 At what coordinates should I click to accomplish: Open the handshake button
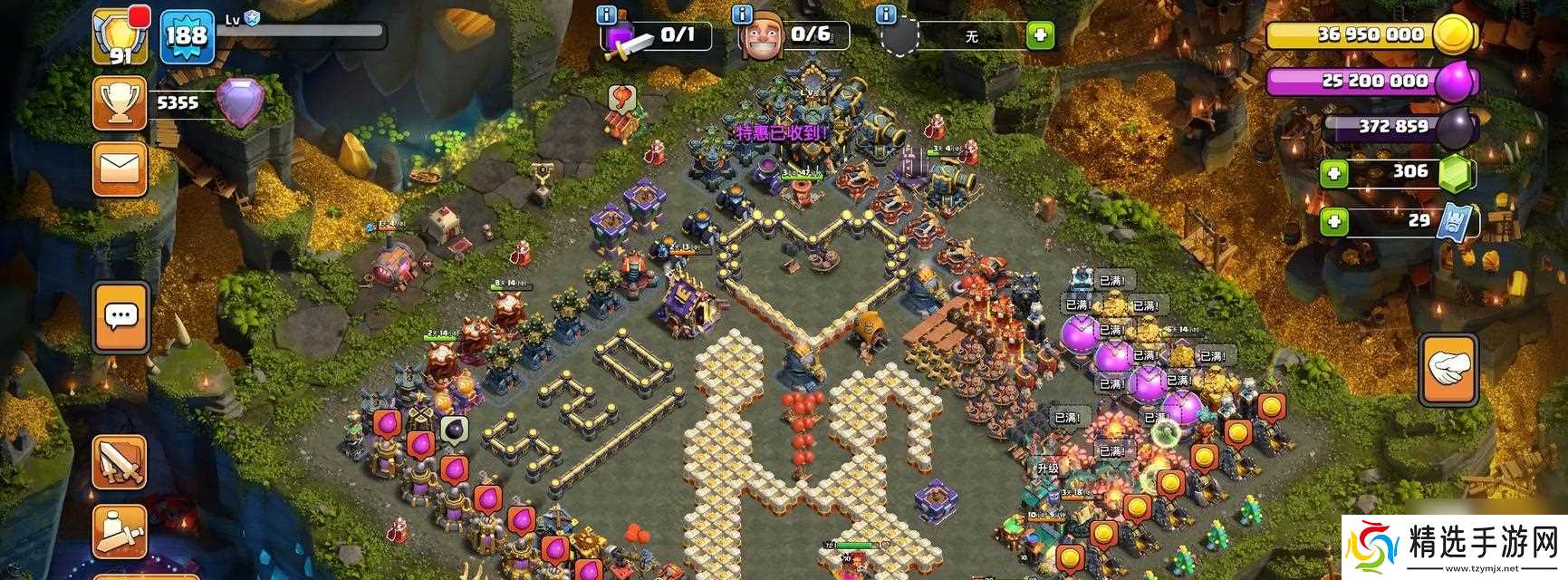click(1449, 369)
